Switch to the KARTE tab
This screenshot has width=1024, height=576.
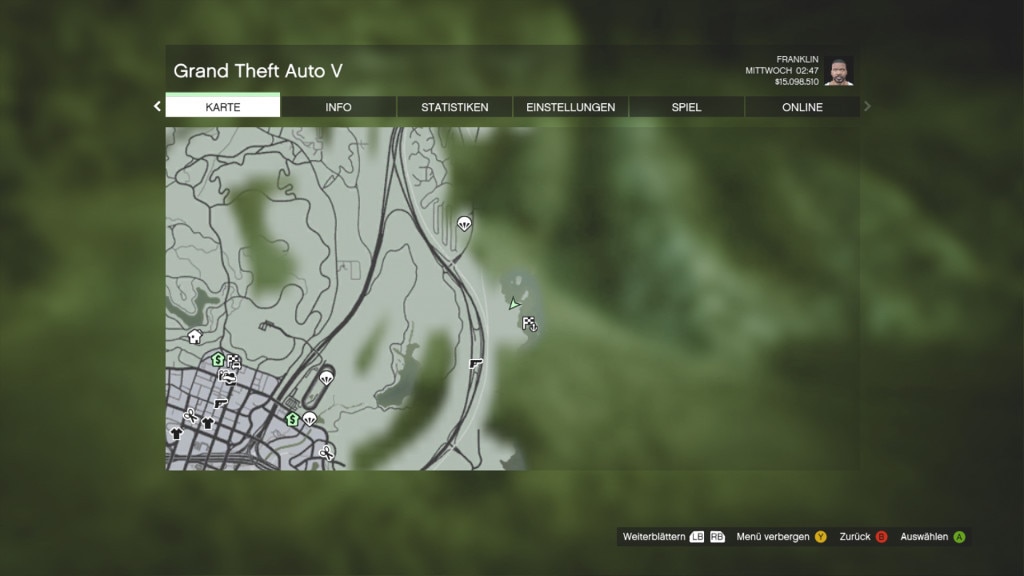(x=223, y=107)
